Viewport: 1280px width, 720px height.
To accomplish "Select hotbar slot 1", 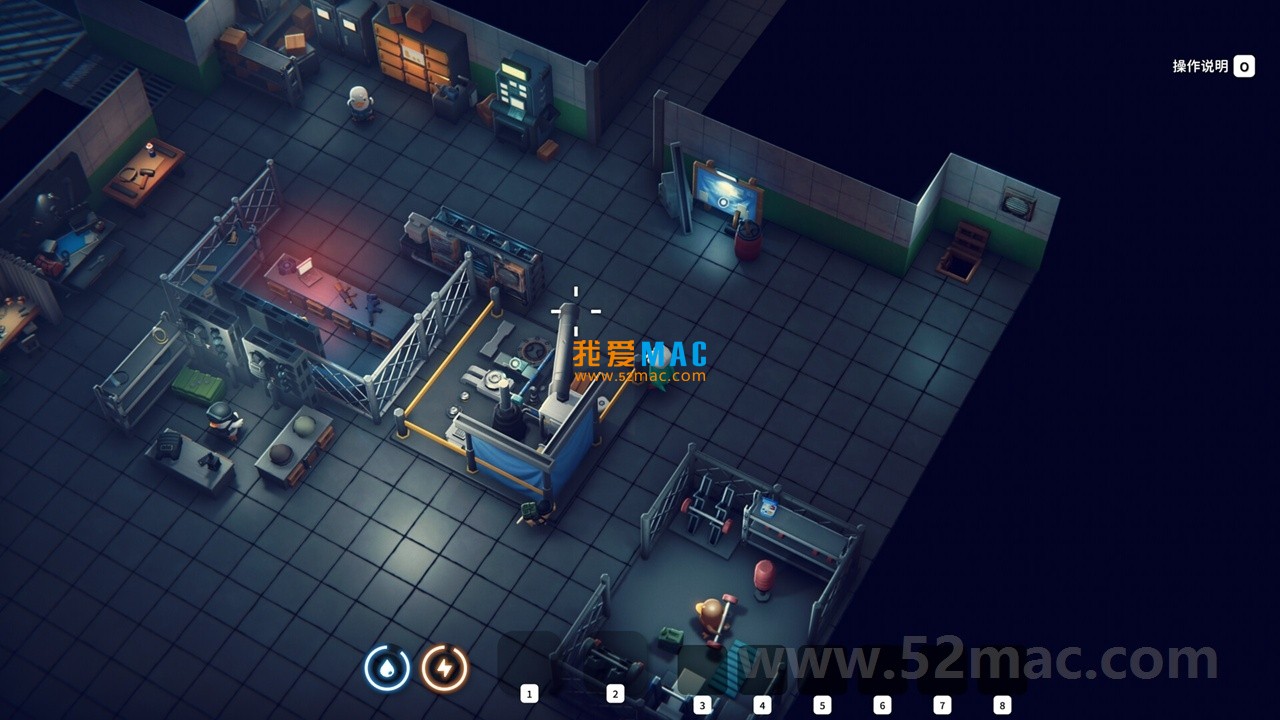I will [x=531, y=693].
